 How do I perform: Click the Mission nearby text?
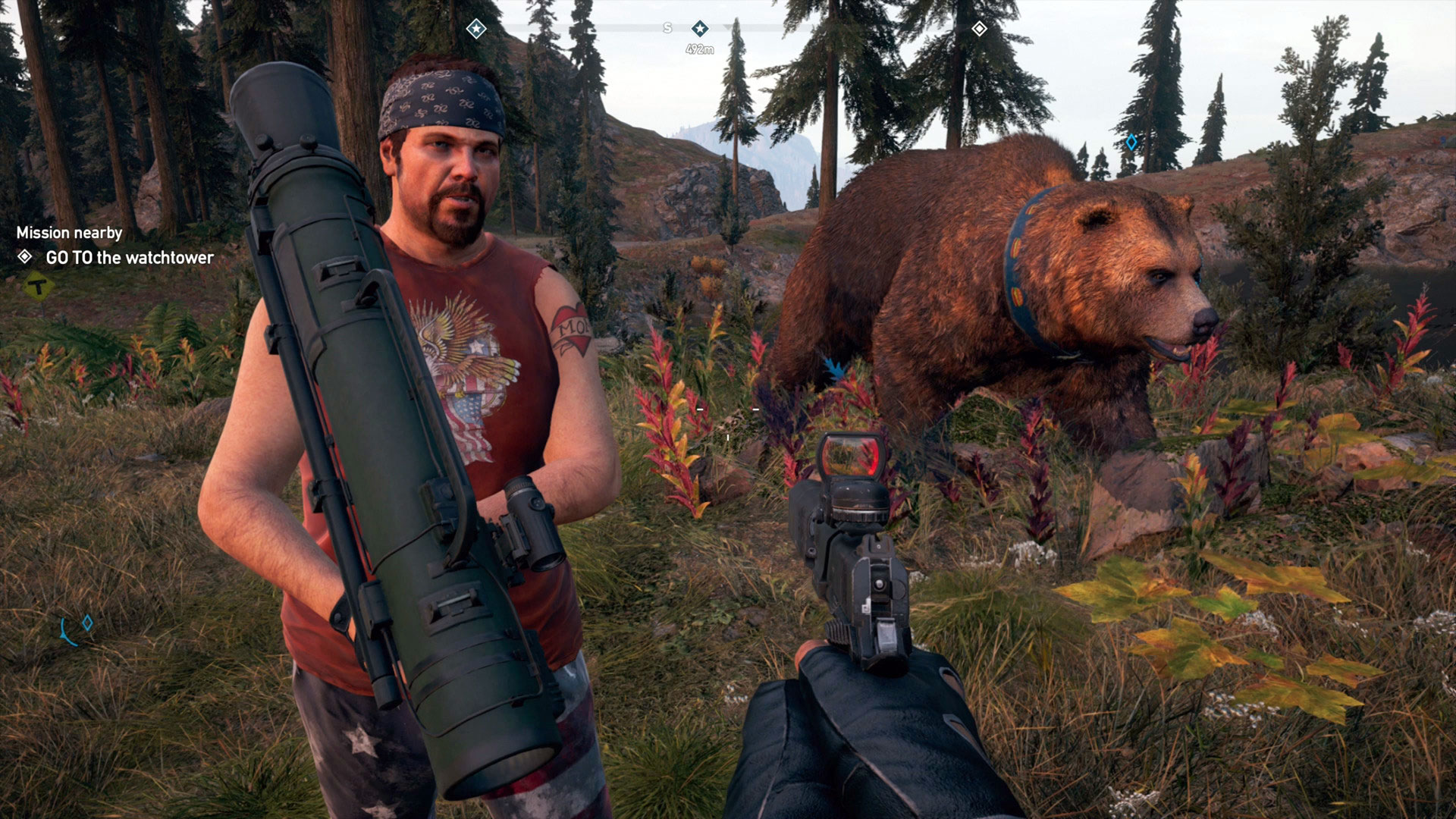71,234
